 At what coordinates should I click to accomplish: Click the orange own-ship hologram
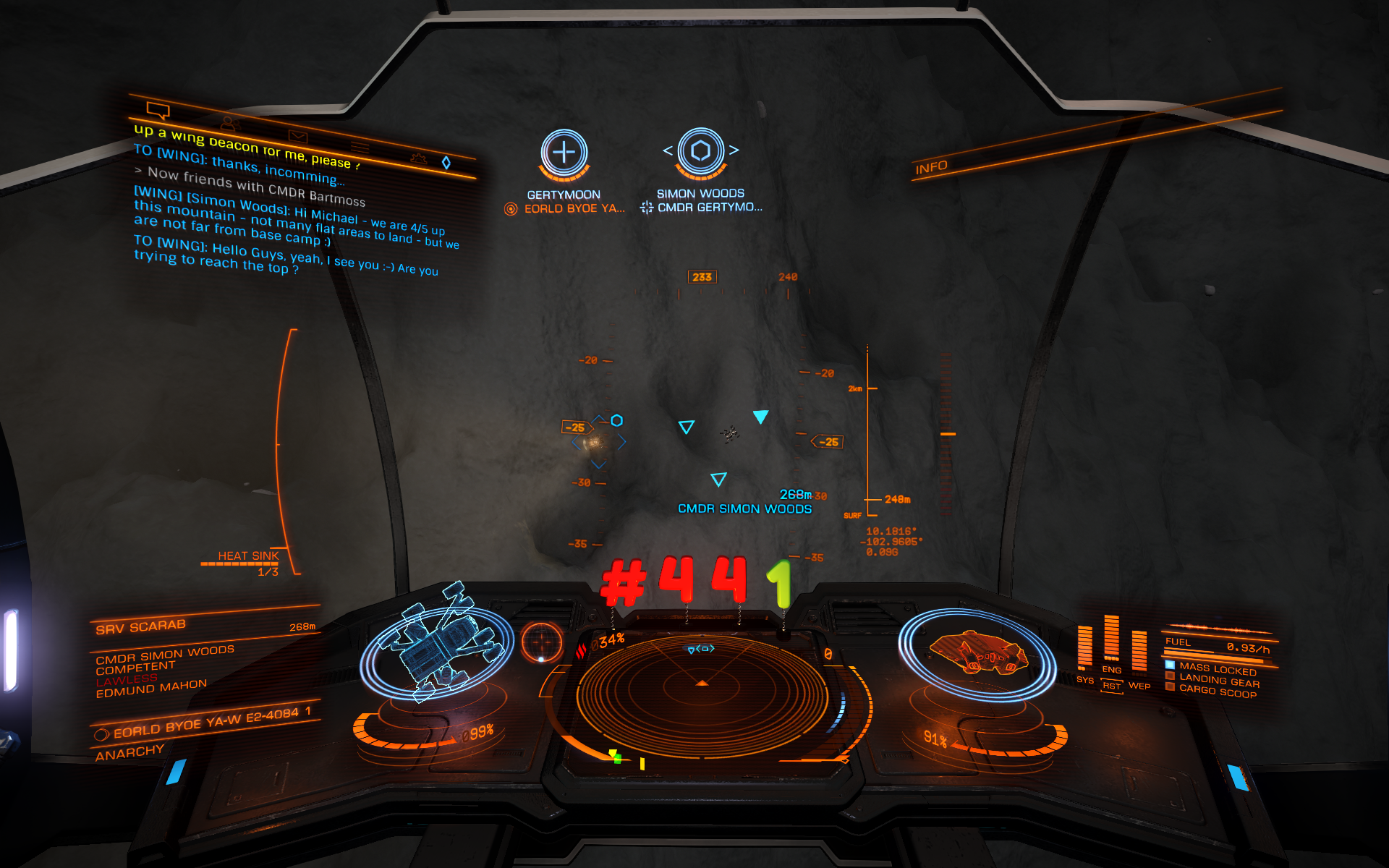(x=977, y=651)
